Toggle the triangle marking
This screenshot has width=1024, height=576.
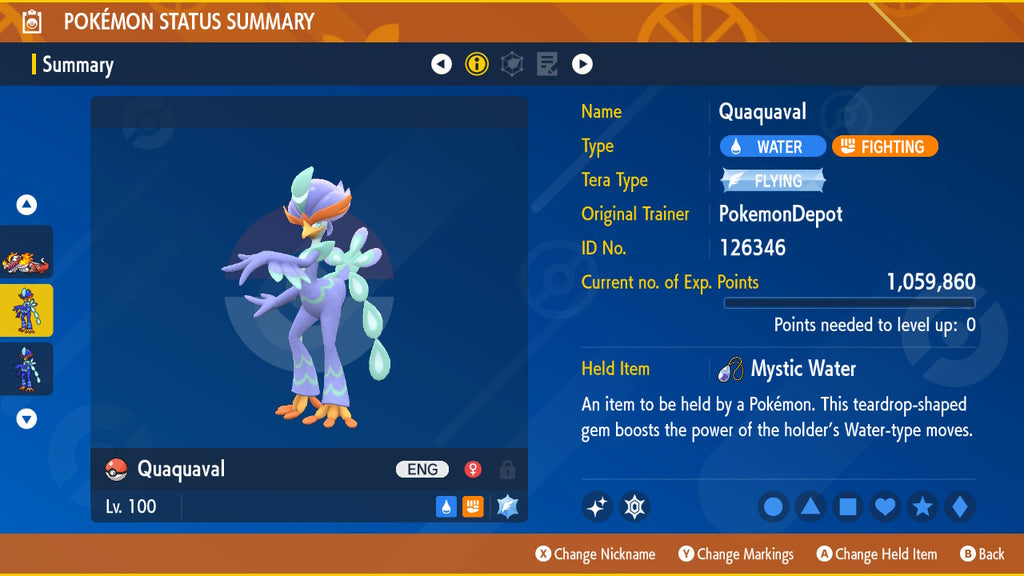point(810,507)
